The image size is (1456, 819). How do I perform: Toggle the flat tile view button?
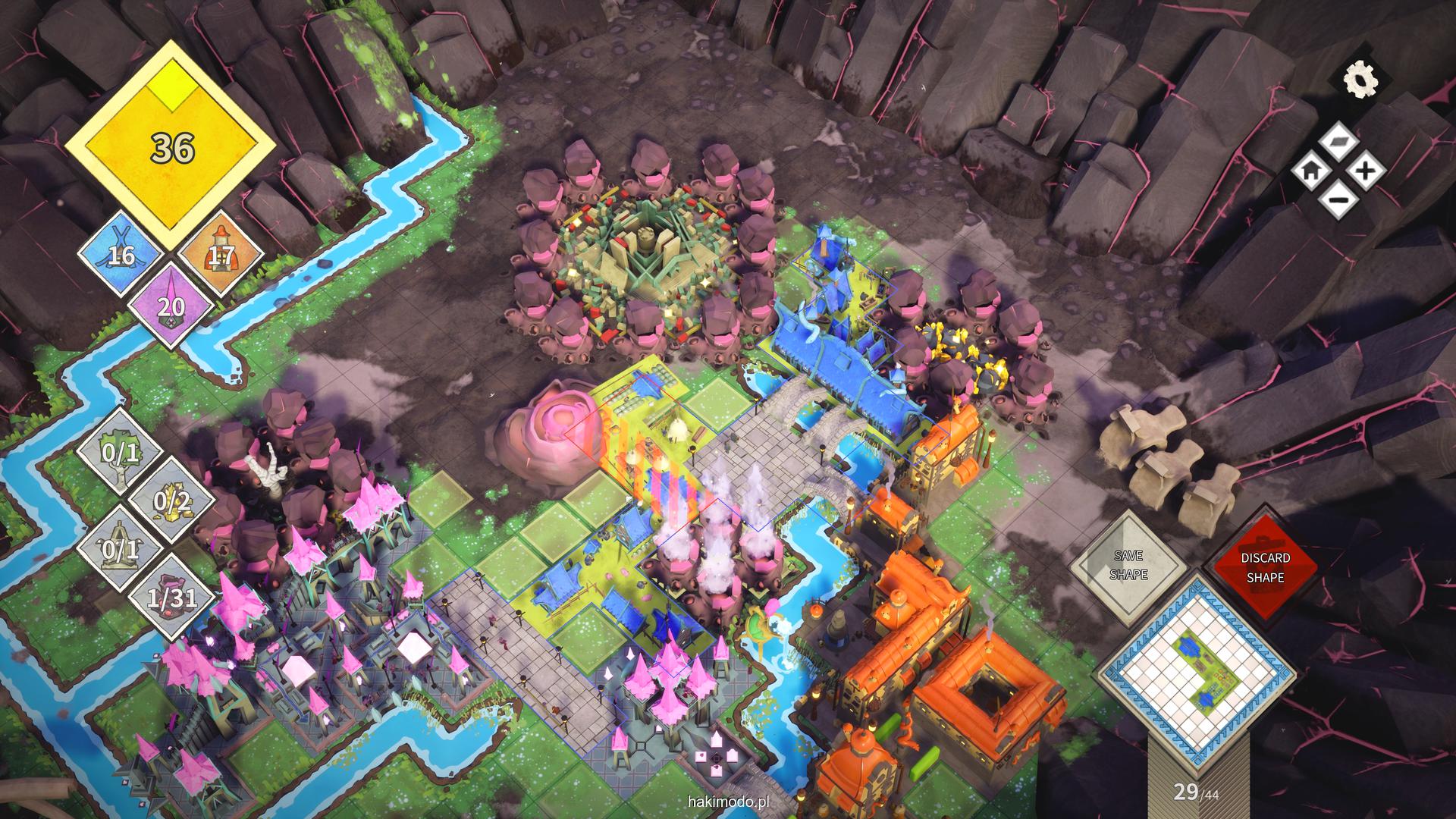click(1339, 142)
